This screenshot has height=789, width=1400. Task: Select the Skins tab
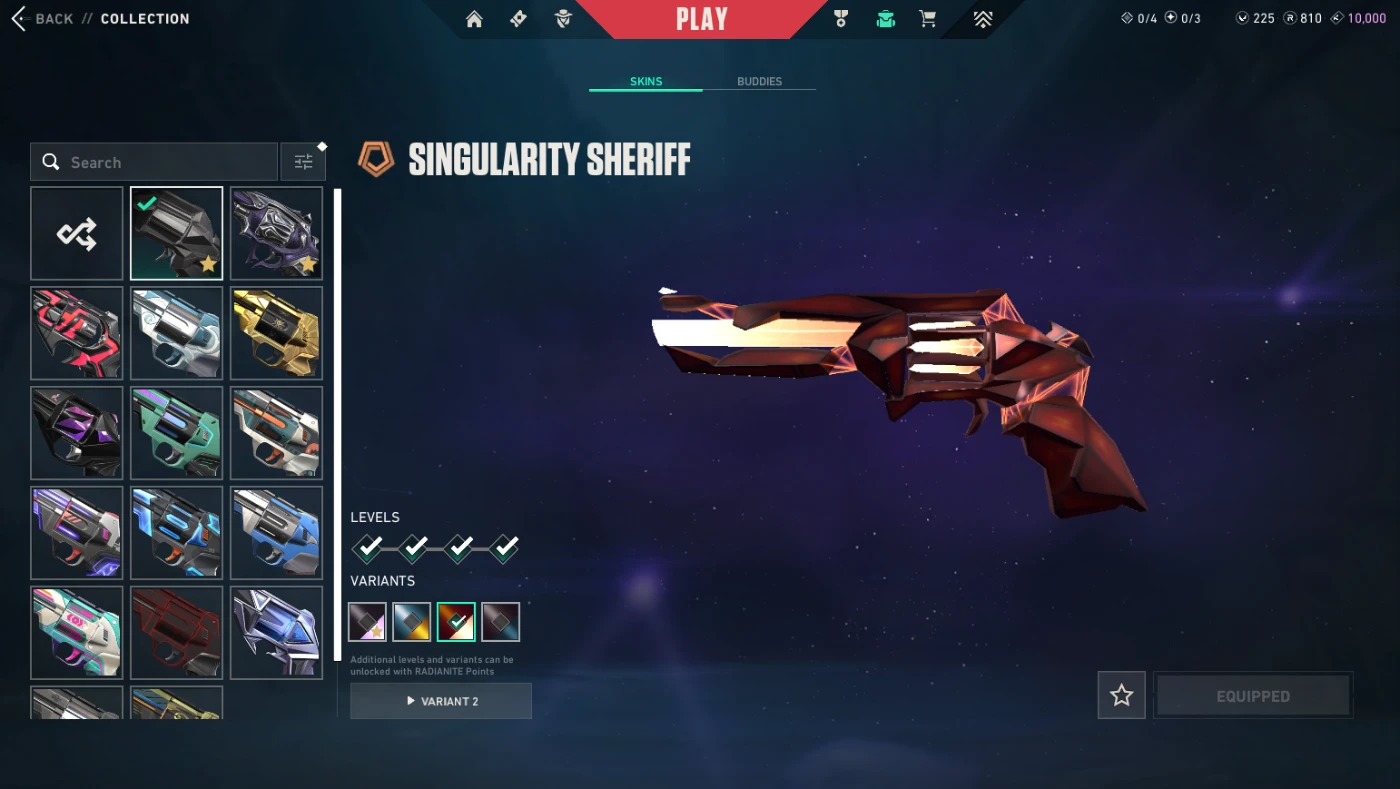(646, 81)
